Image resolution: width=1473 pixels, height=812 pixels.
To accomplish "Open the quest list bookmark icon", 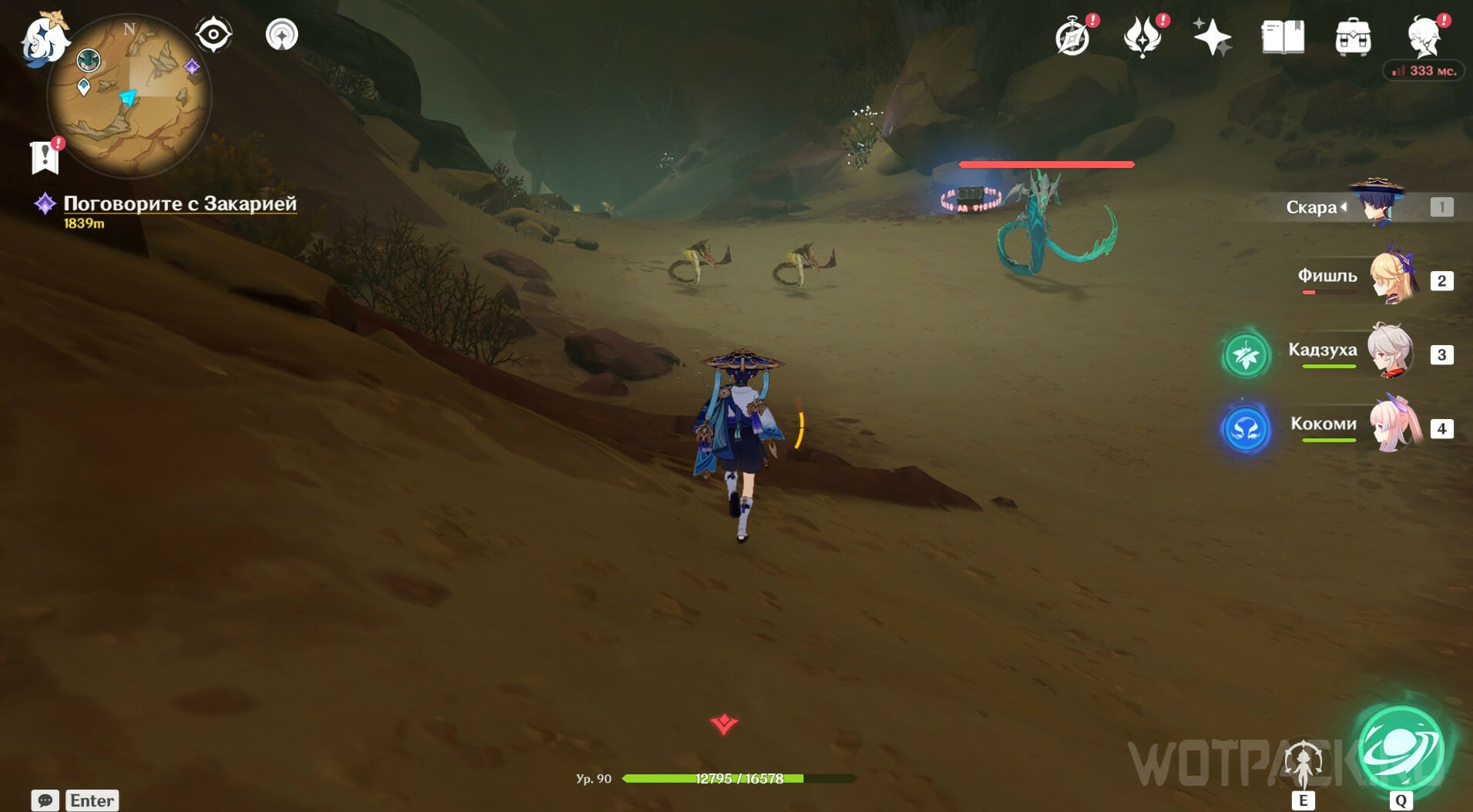I will click(x=45, y=156).
